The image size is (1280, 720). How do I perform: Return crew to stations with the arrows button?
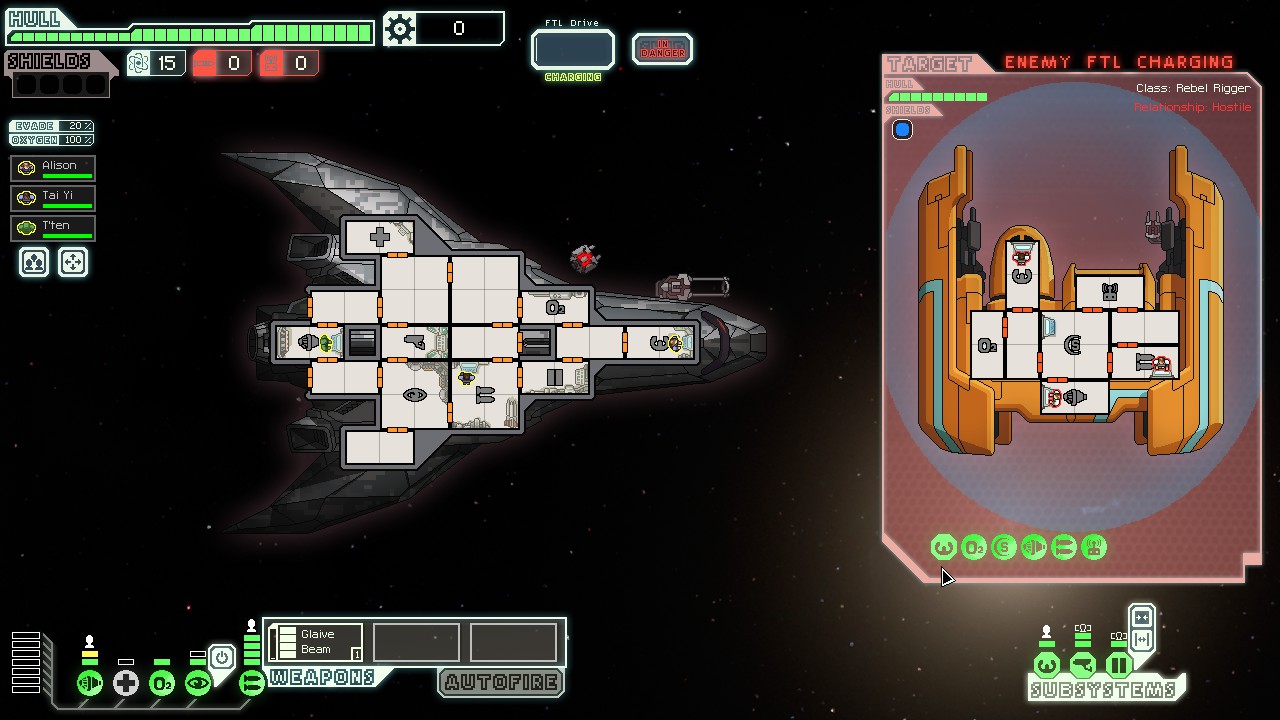click(73, 262)
